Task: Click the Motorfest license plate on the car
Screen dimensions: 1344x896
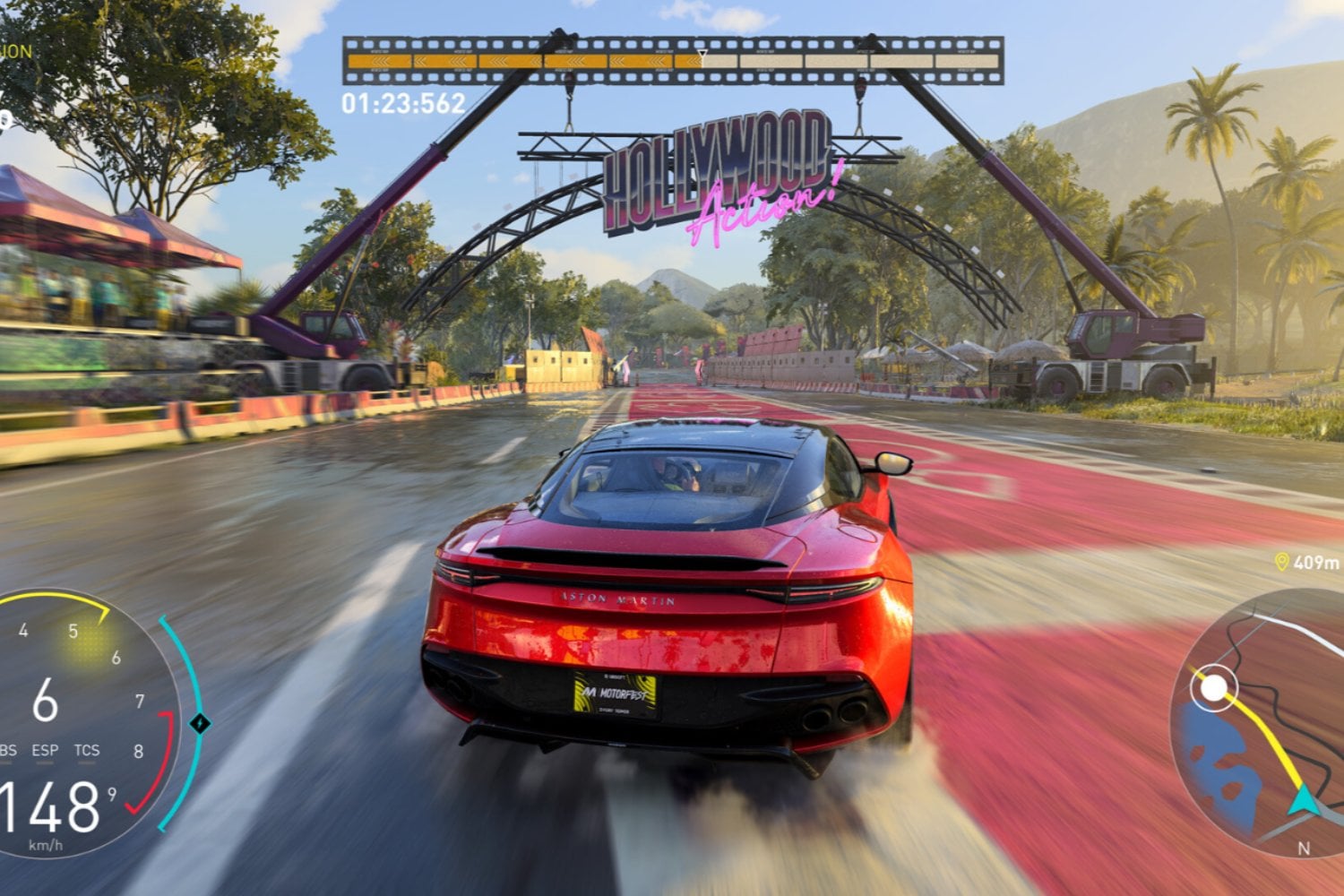Action: [x=615, y=694]
